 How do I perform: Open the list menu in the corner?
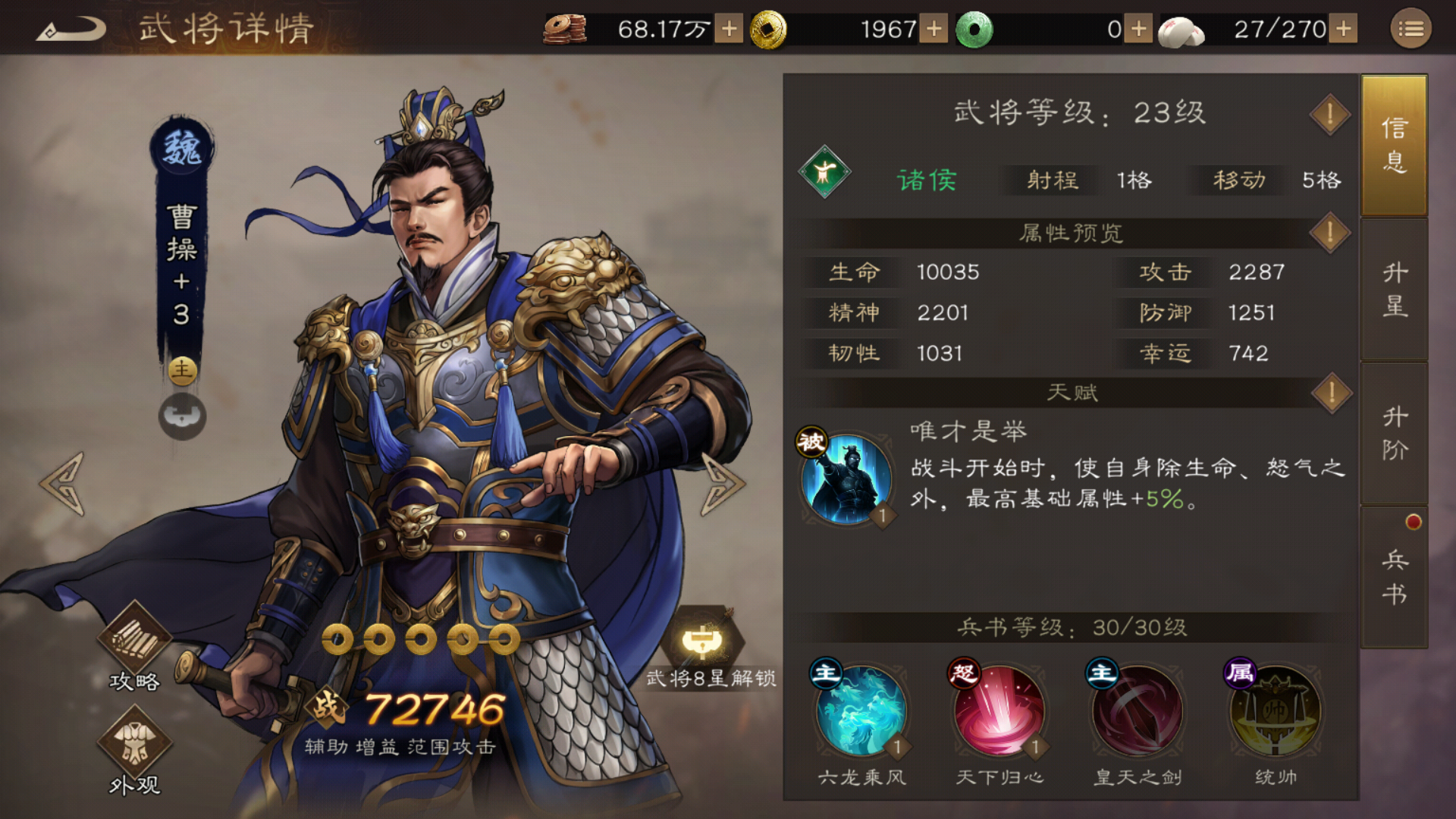coord(1410,30)
